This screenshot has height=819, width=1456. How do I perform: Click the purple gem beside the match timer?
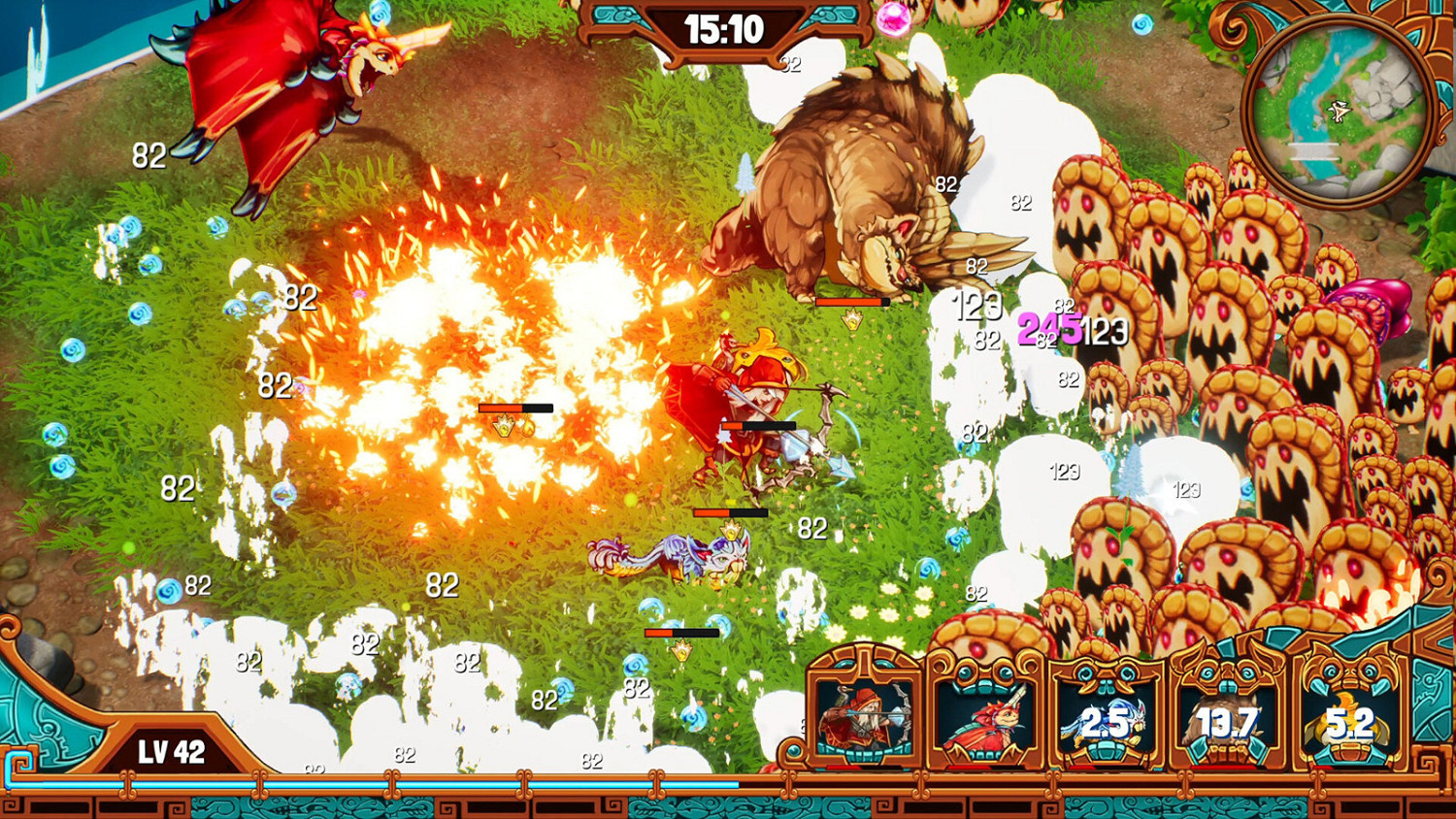click(893, 19)
